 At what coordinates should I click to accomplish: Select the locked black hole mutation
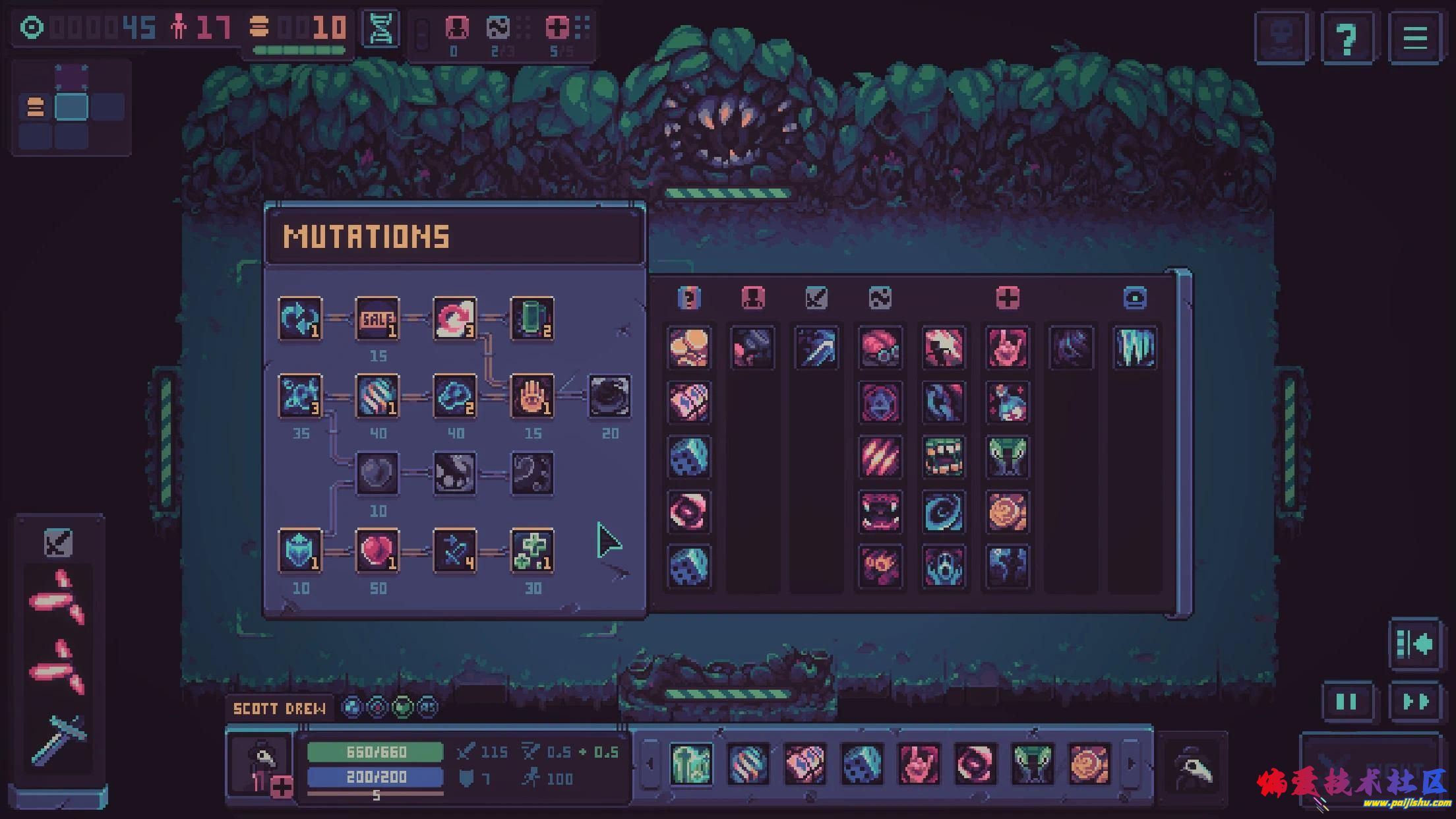pyautogui.click(x=609, y=396)
